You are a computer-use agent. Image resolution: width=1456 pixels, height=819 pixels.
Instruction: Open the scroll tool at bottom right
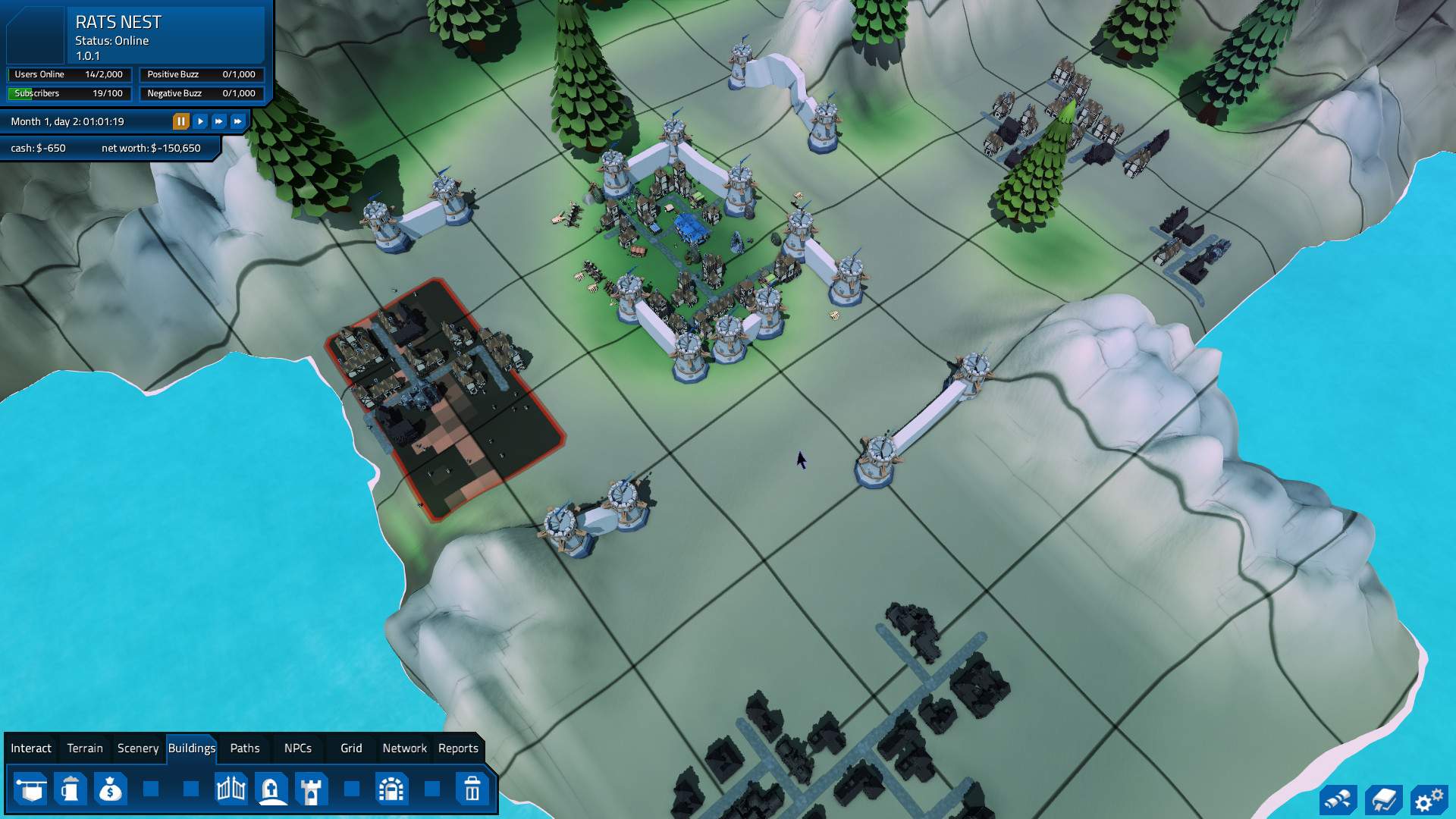coord(1337,799)
